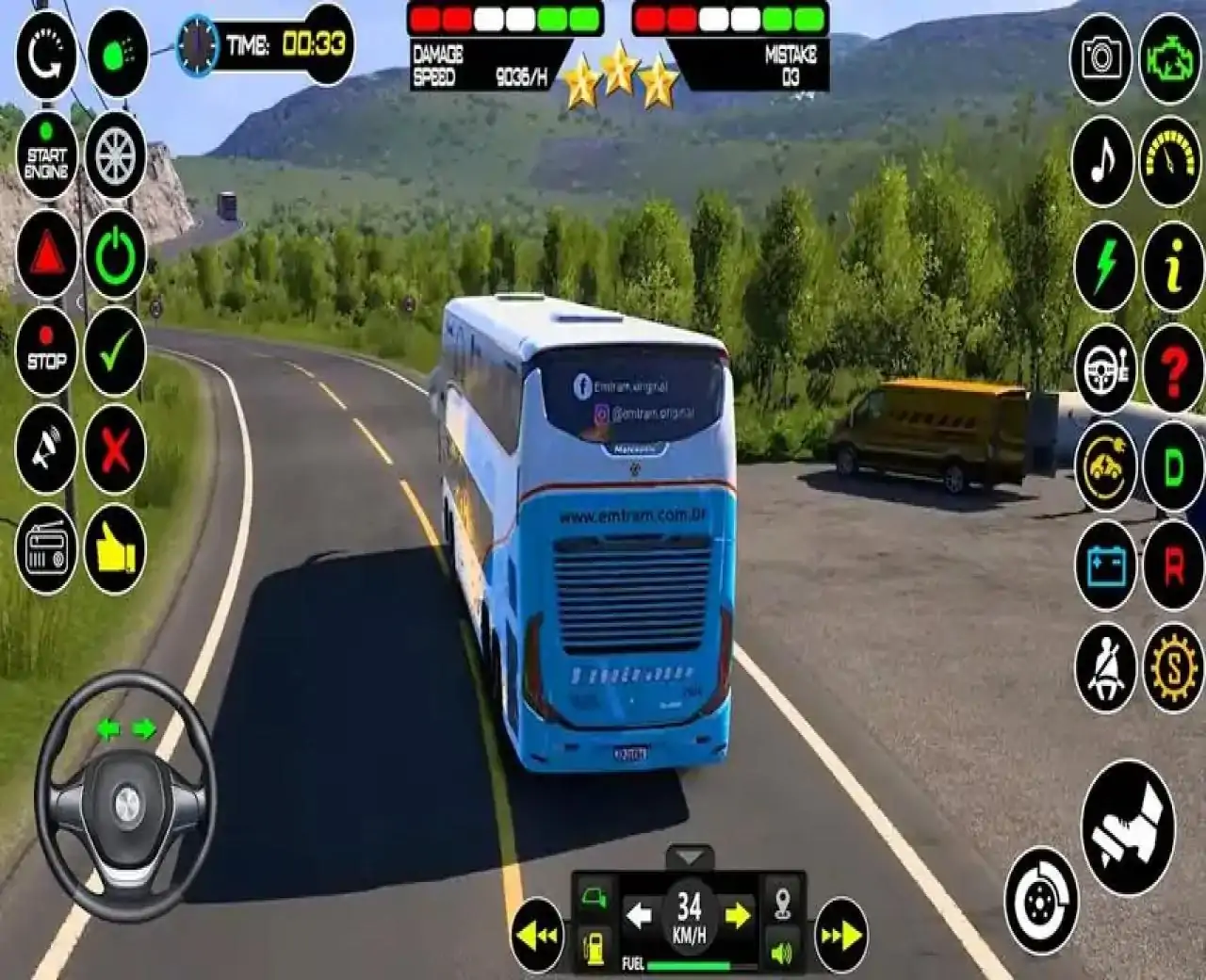The height and width of the screenshot is (980, 1206).
Task: Shift into Drive with the D button
Action: tap(1173, 466)
